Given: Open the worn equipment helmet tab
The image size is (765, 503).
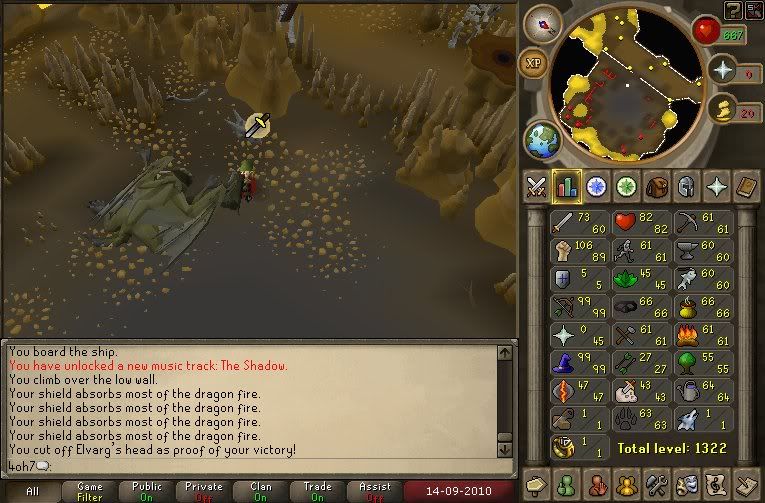Looking at the screenshot, I should 687,187.
